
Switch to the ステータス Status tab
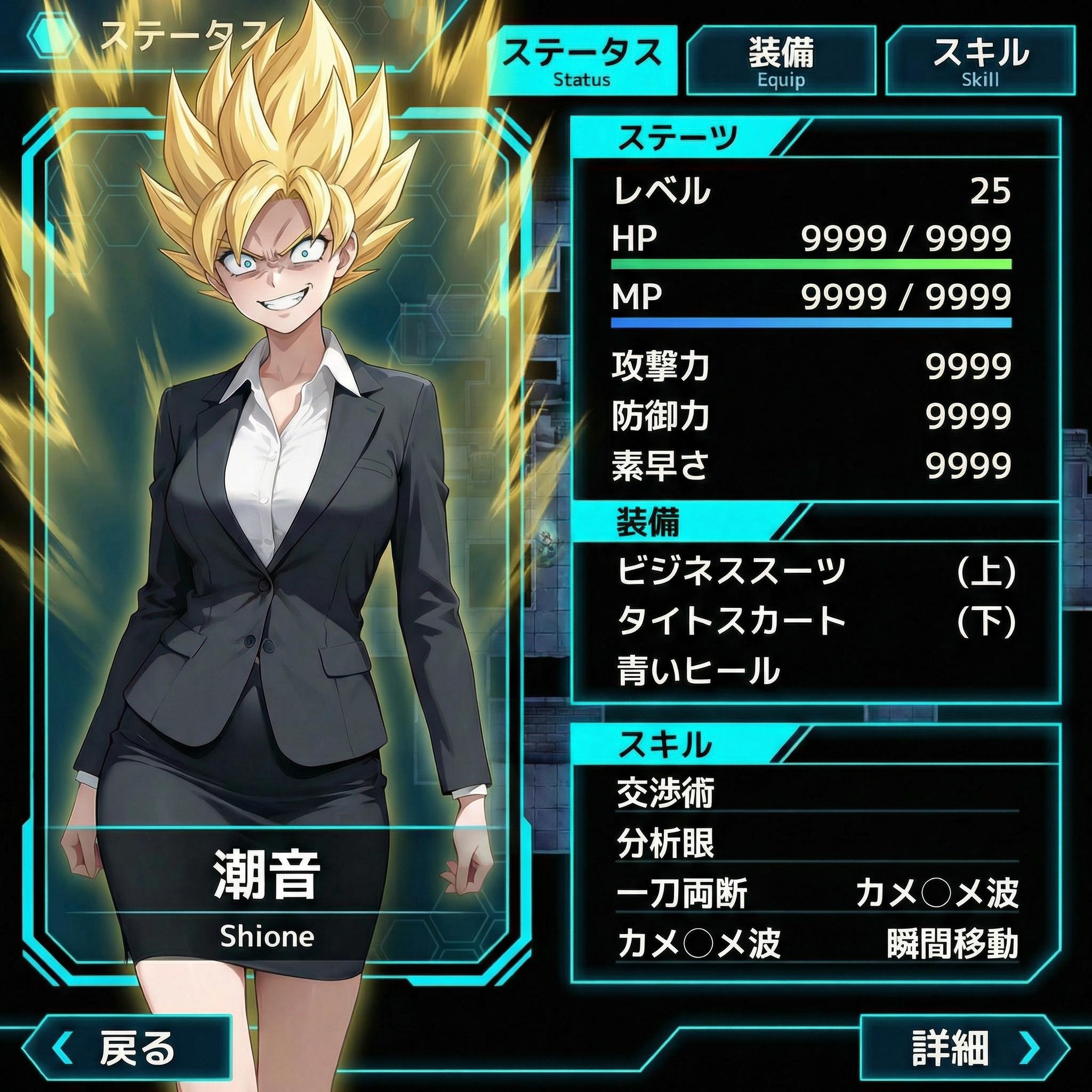tap(582, 60)
